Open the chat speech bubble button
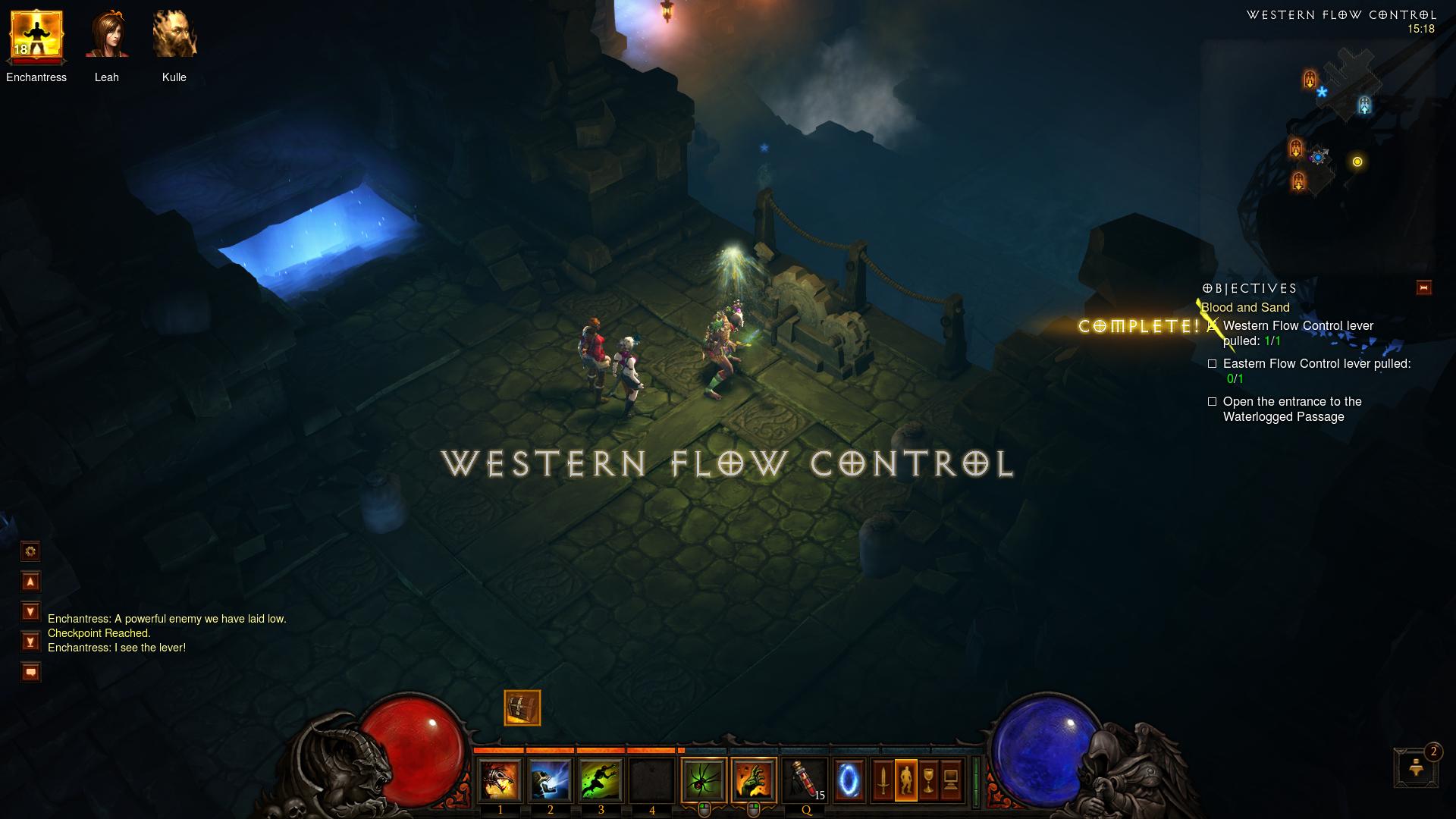The width and height of the screenshot is (1456, 819). point(30,672)
